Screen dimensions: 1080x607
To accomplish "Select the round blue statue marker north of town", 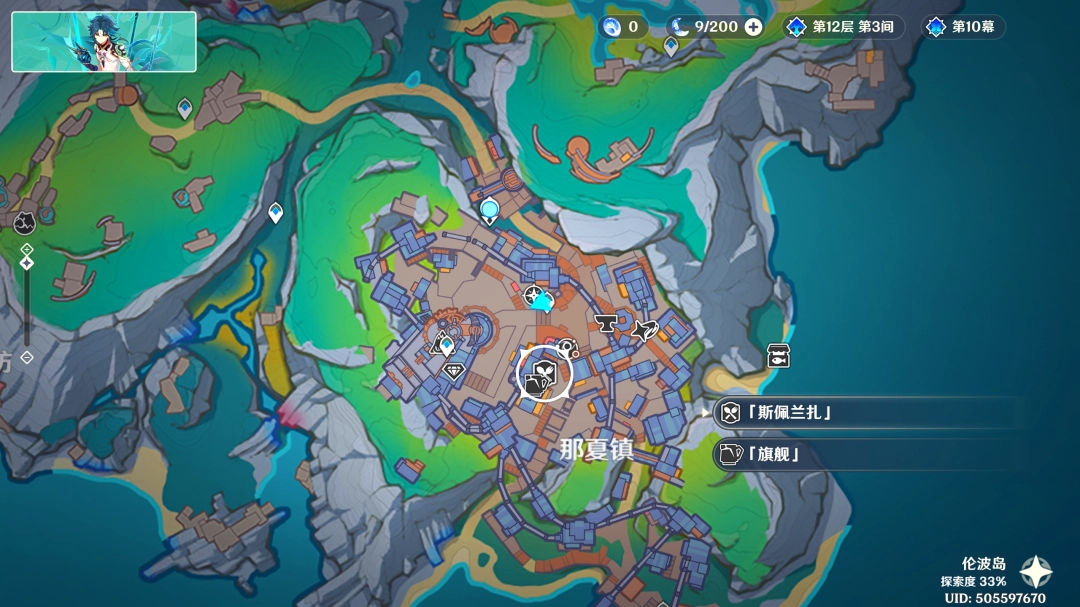I will 489,209.
